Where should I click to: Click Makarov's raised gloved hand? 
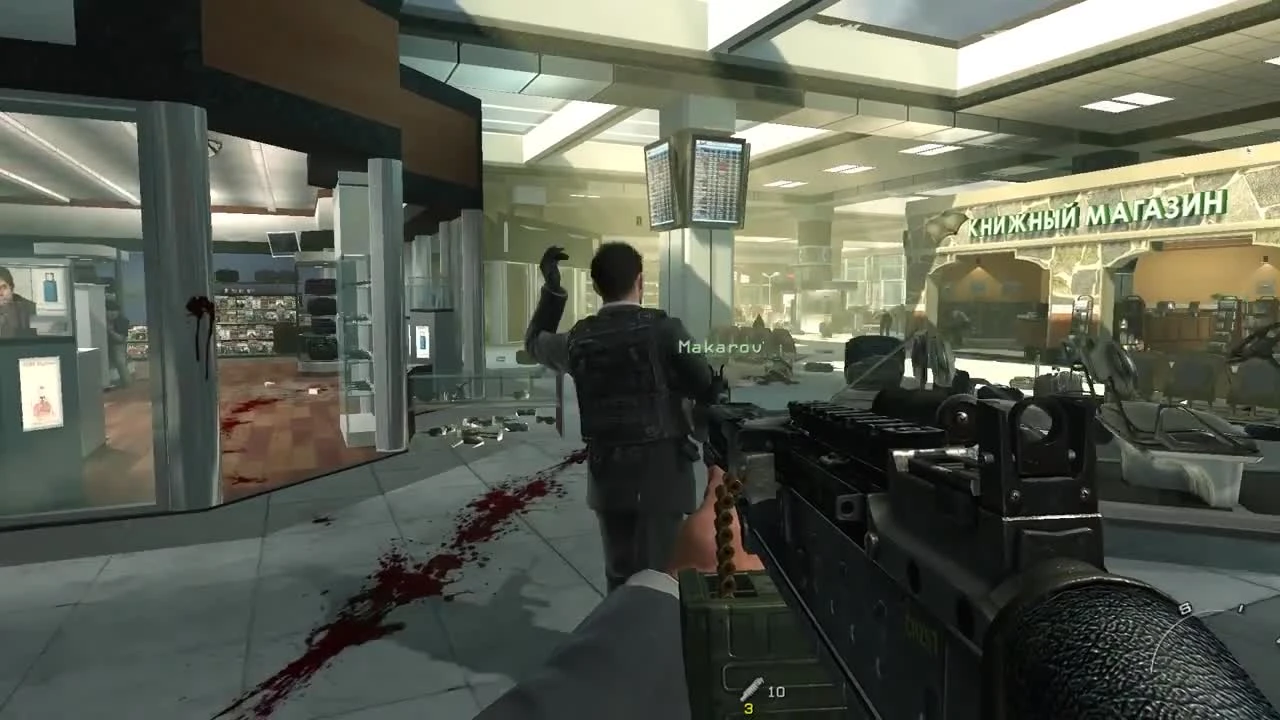point(548,265)
